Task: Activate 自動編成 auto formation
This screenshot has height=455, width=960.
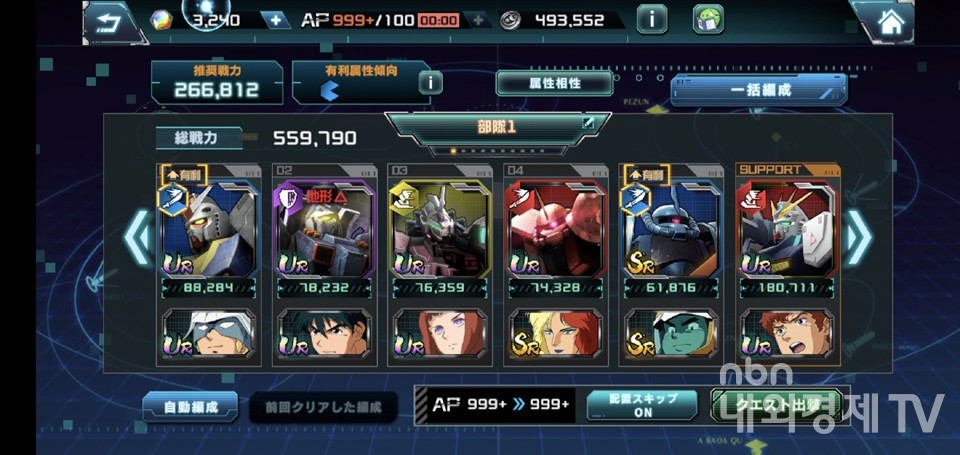Action: [189, 407]
